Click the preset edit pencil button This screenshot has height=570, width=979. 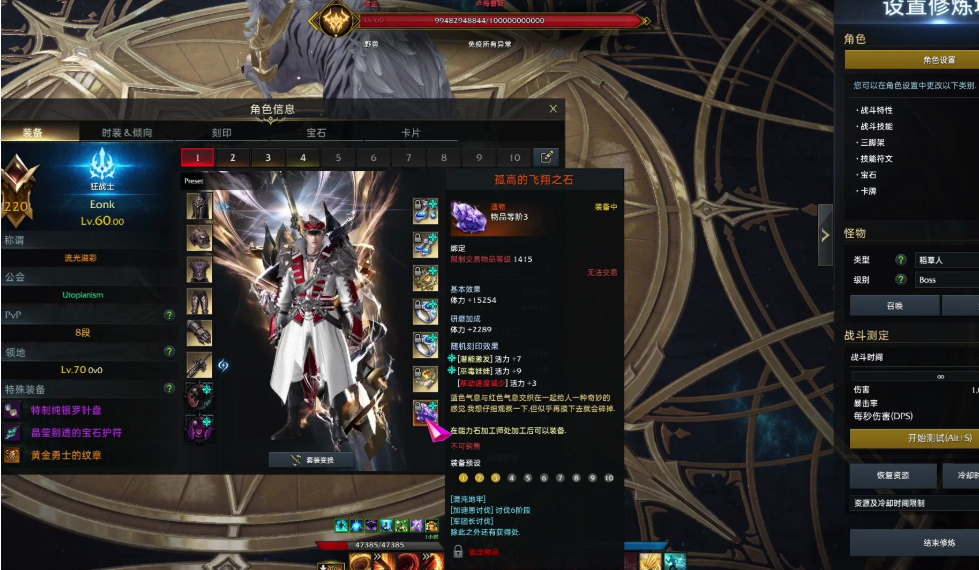(547, 157)
